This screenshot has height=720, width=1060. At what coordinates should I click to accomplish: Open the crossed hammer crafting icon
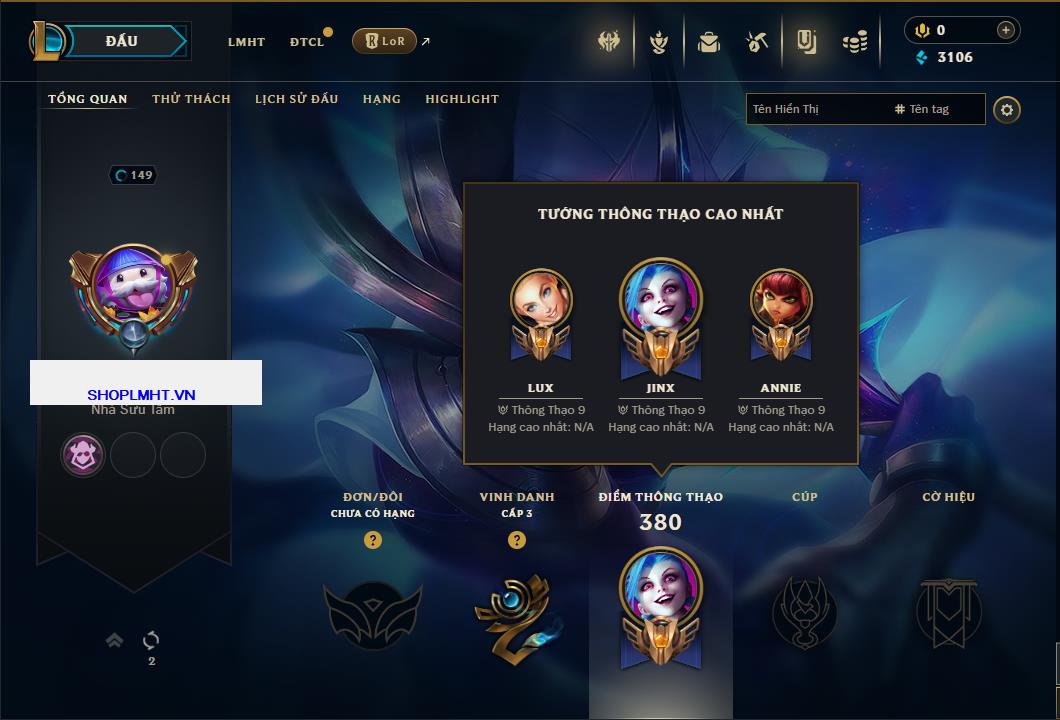tap(756, 42)
